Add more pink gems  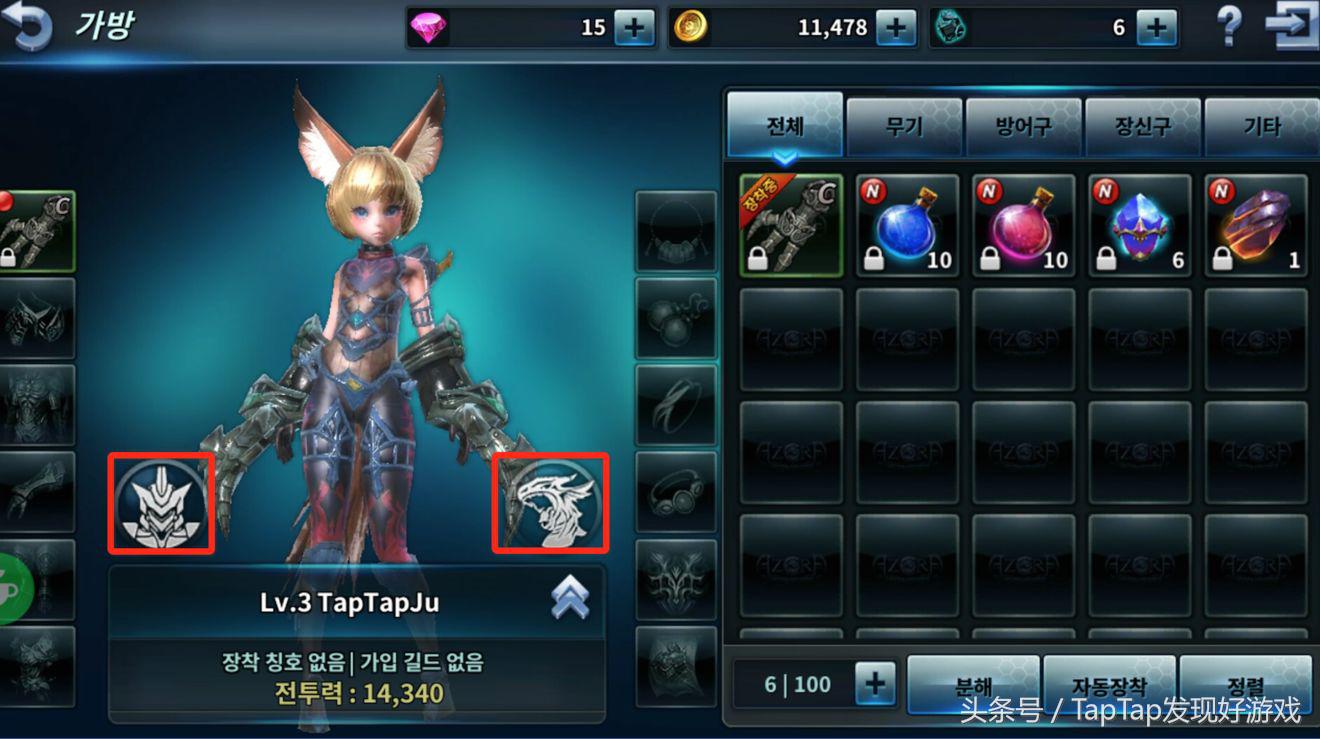tap(634, 28)
